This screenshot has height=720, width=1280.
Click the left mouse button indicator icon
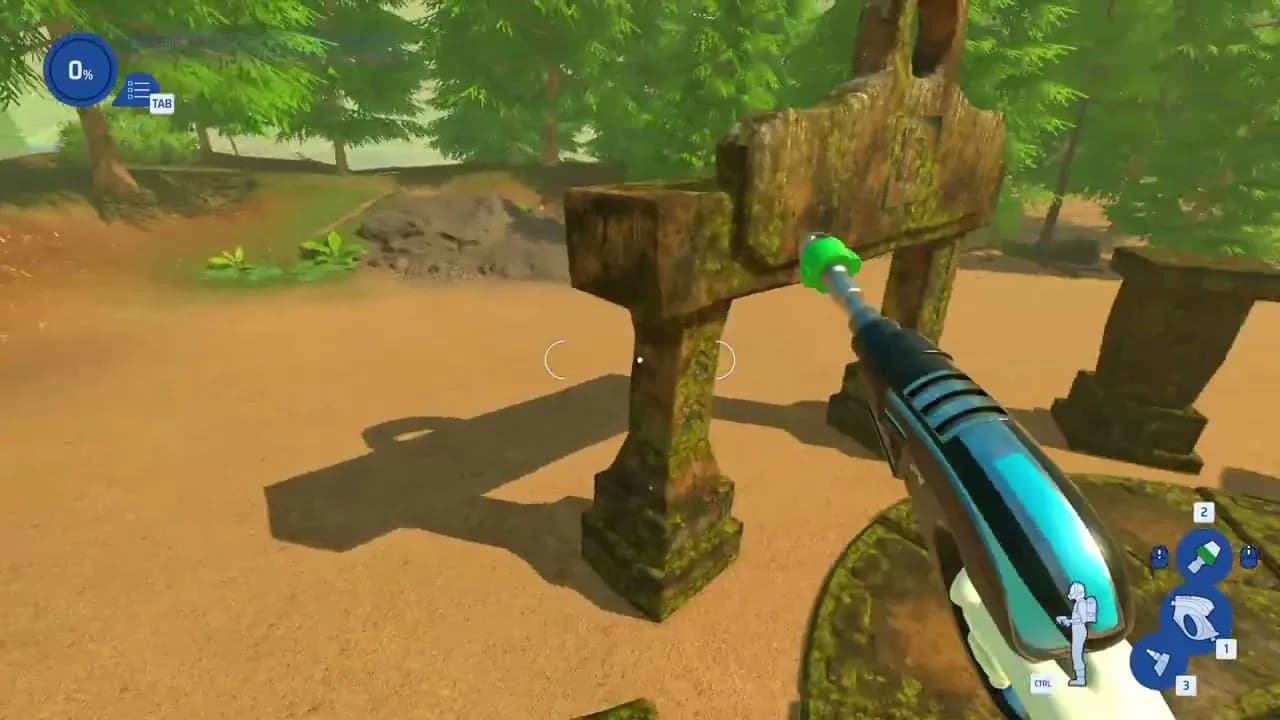(x=1160, y=556)
